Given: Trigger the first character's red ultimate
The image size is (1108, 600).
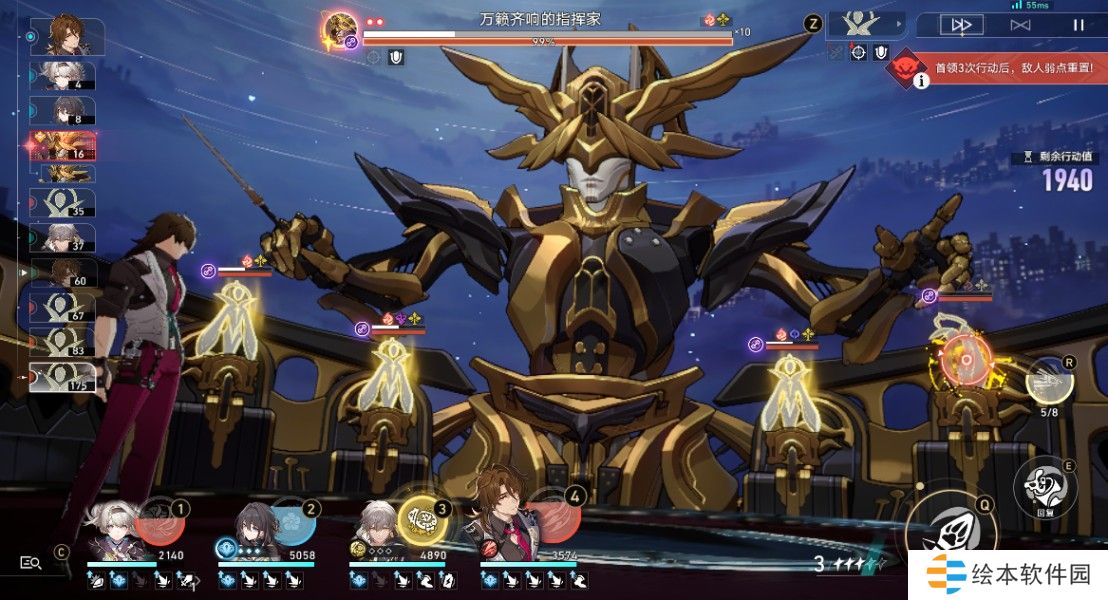Looking at the screenshot, I should pos(158,523).
